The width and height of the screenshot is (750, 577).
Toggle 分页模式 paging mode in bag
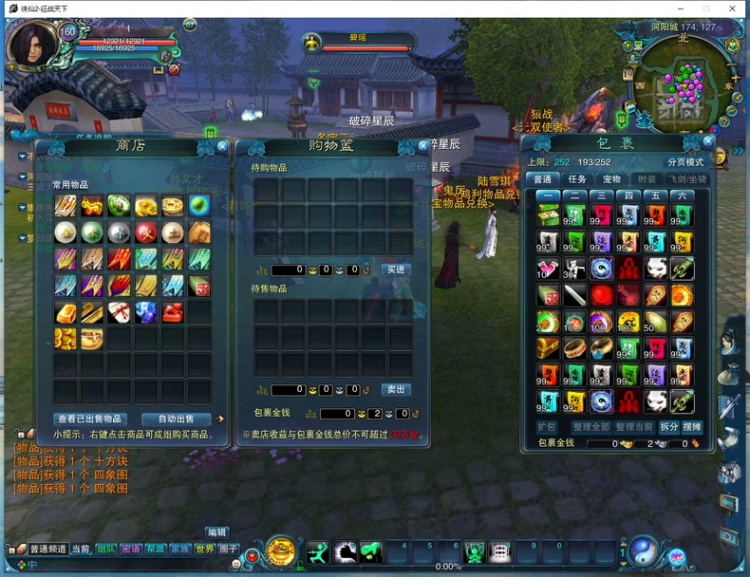[686, 162]
